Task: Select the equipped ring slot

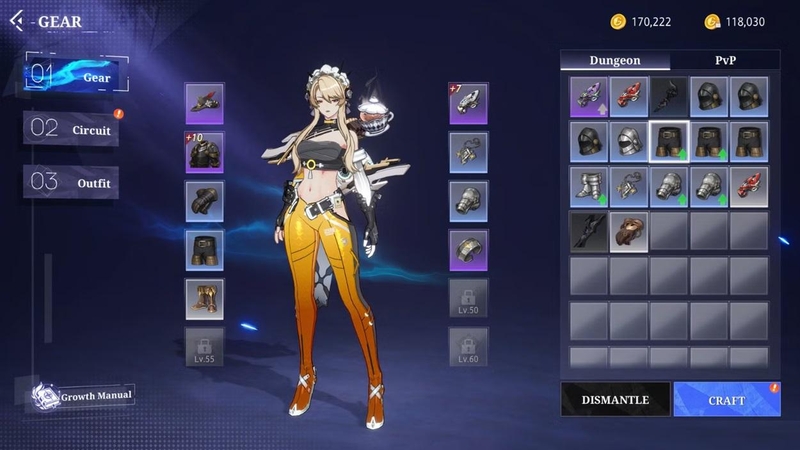Action: pos(468,250)
